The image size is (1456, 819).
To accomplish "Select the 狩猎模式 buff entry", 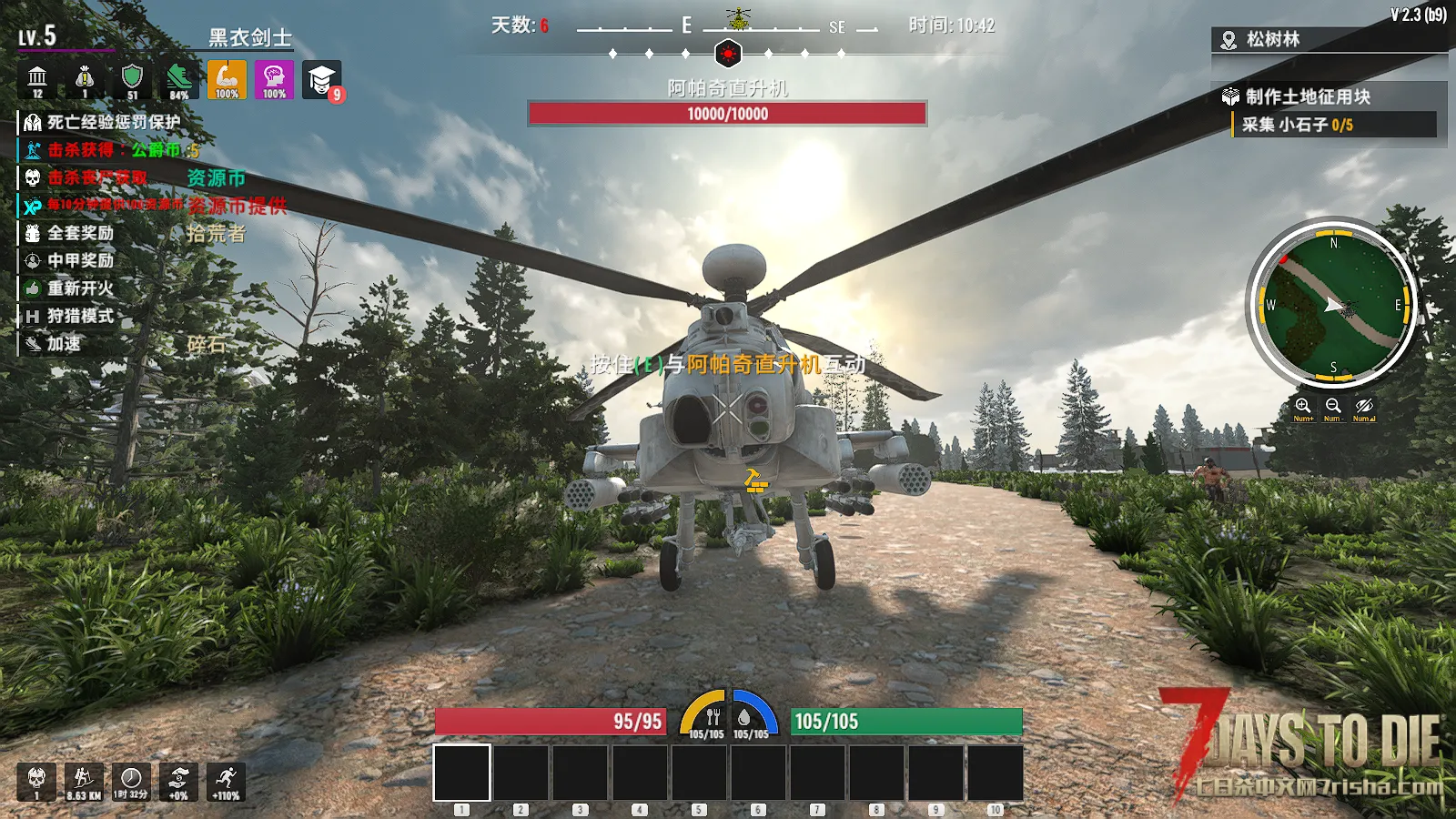I will point(80,316).
